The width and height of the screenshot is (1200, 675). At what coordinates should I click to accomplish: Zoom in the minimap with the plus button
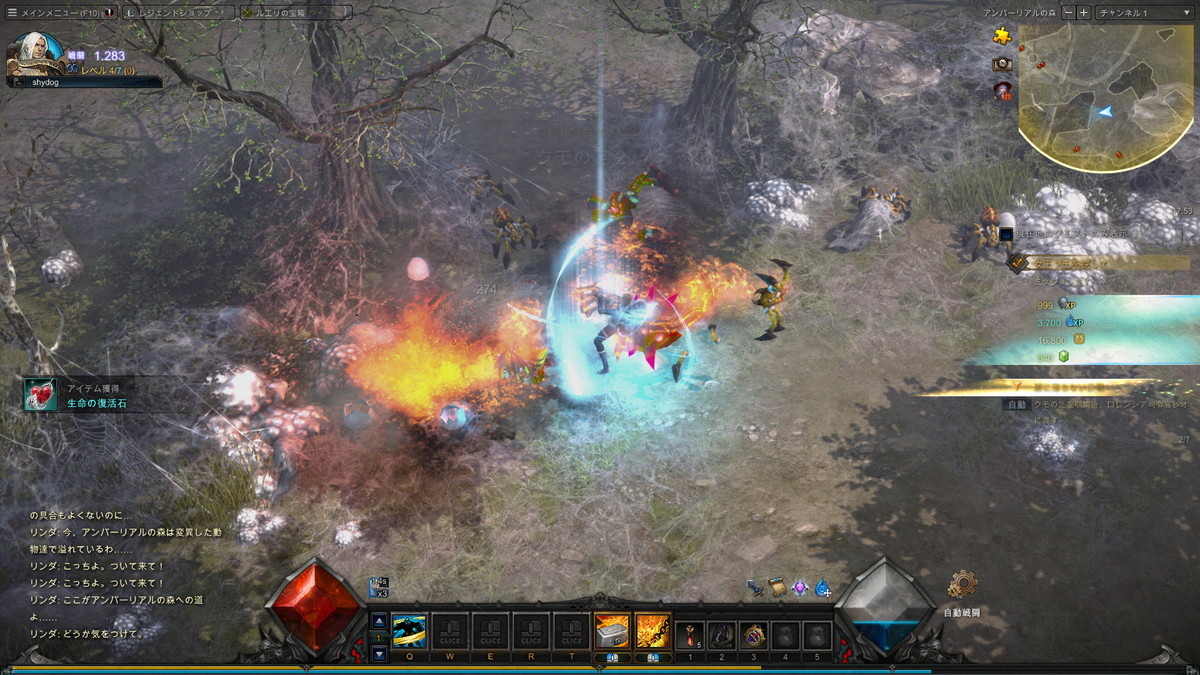coord(1084,12)
